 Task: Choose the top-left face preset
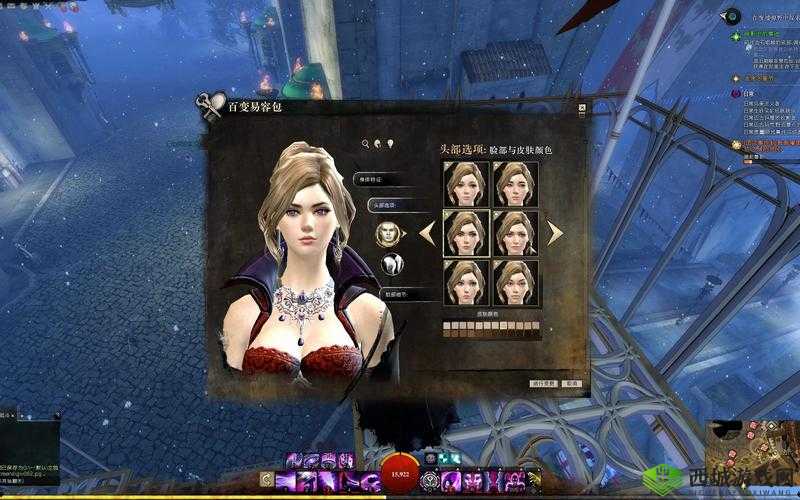pos(465,184)
